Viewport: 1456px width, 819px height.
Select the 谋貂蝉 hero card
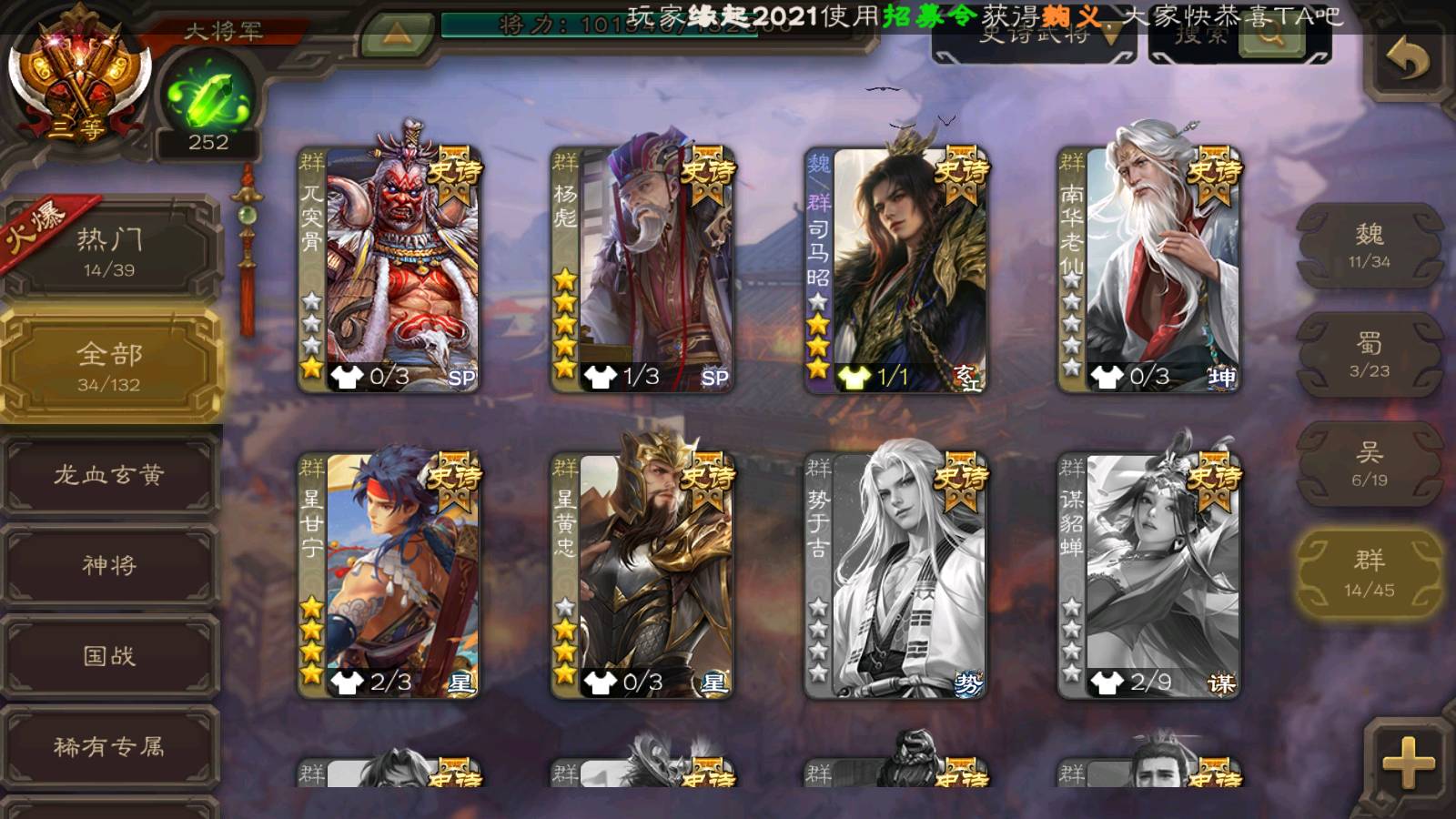(1148, 575)
